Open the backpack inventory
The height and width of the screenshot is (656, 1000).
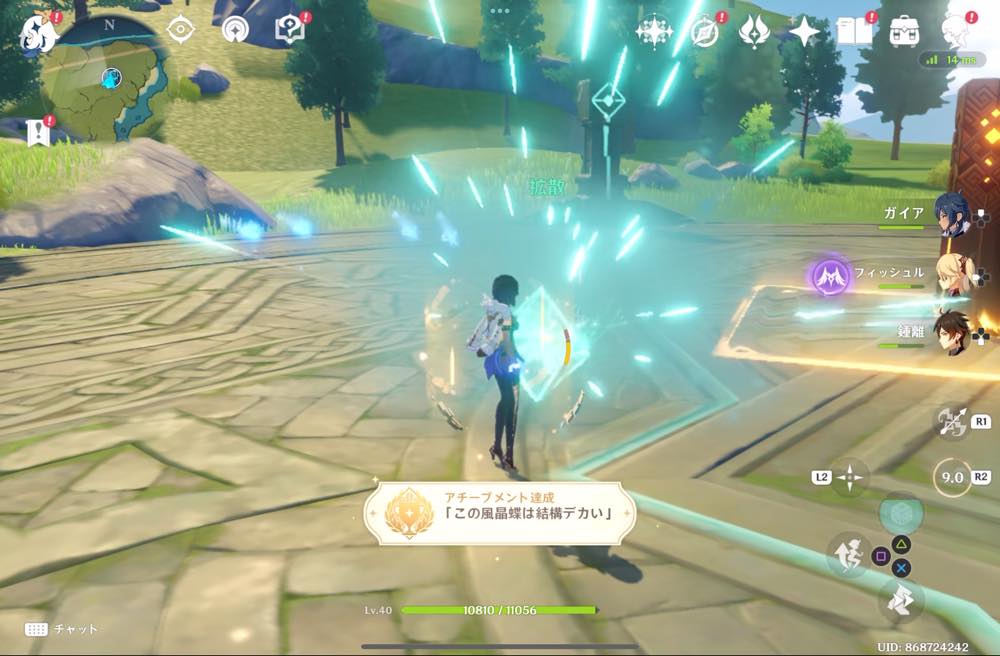point(905,31)
